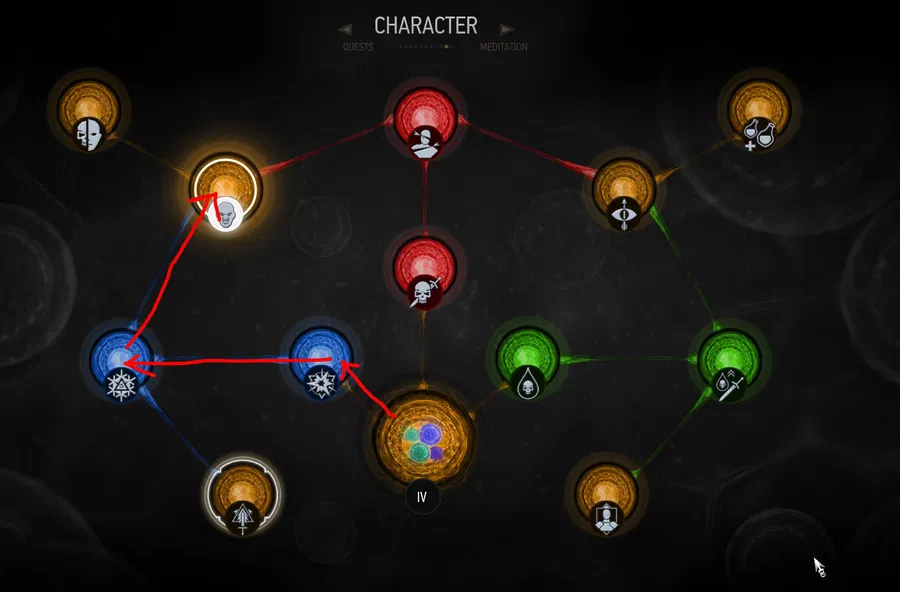Pick the red mutation with skull and sword
Screen dimensions: 900x592
coord(424,269)
